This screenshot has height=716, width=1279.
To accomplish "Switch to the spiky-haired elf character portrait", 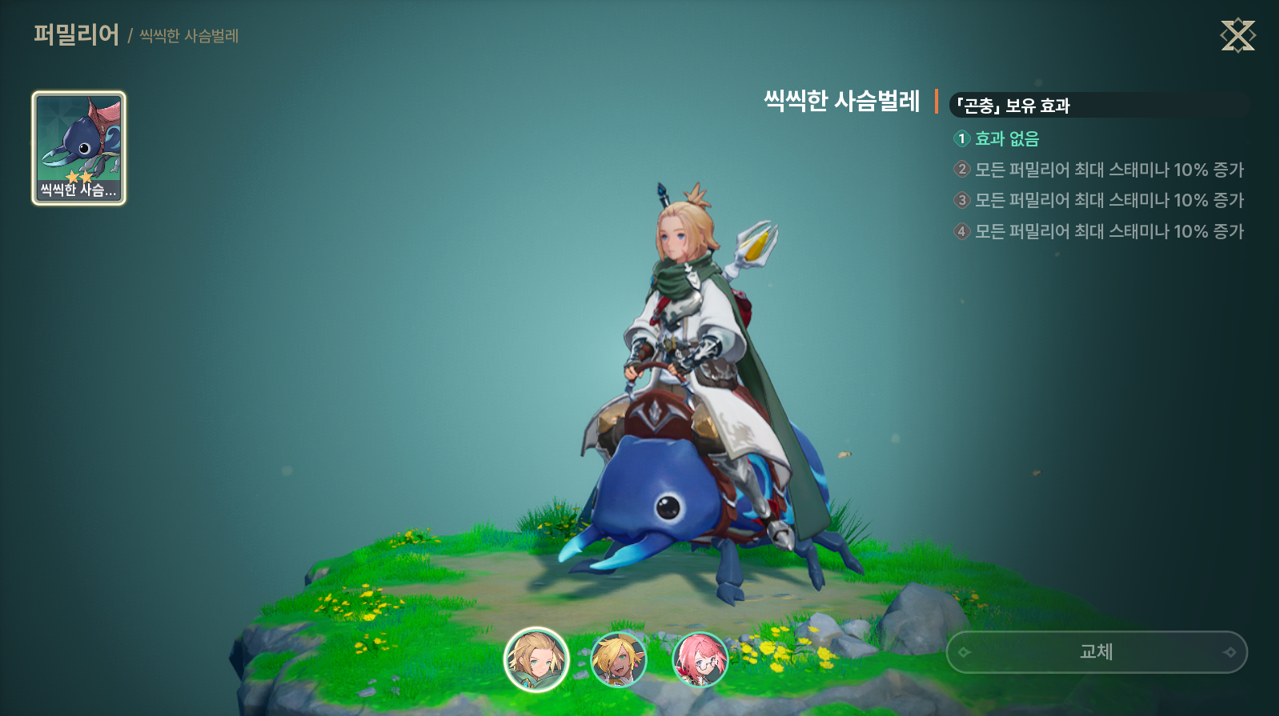I will pos(619,660).
